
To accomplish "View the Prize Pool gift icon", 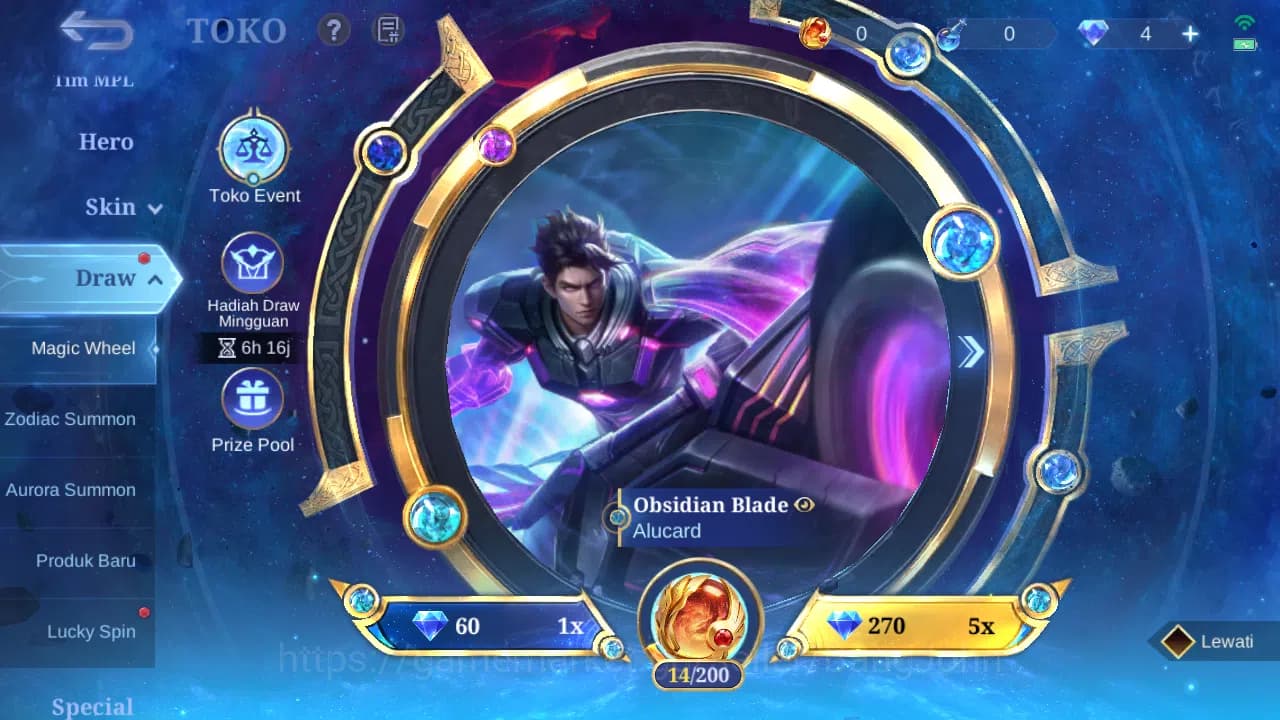I will [253, 400].
